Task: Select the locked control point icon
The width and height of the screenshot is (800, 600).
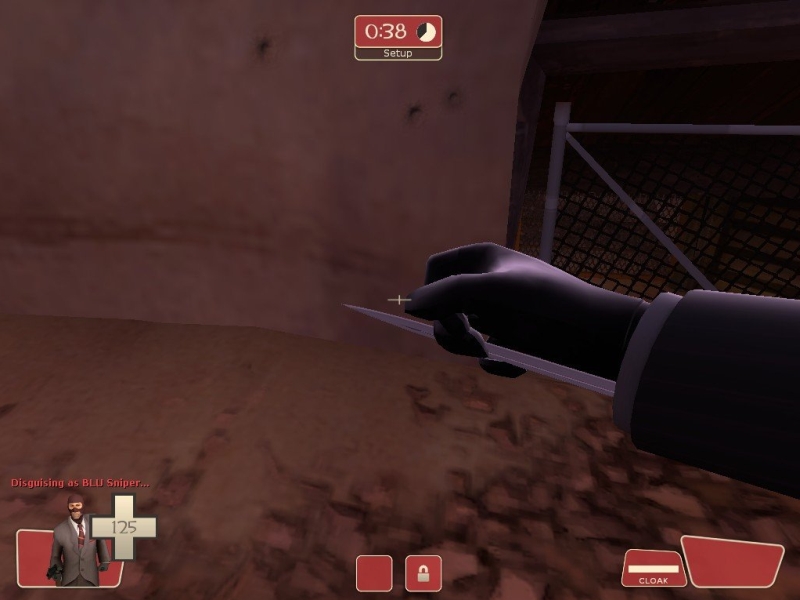Action: [x=423, y=573]
